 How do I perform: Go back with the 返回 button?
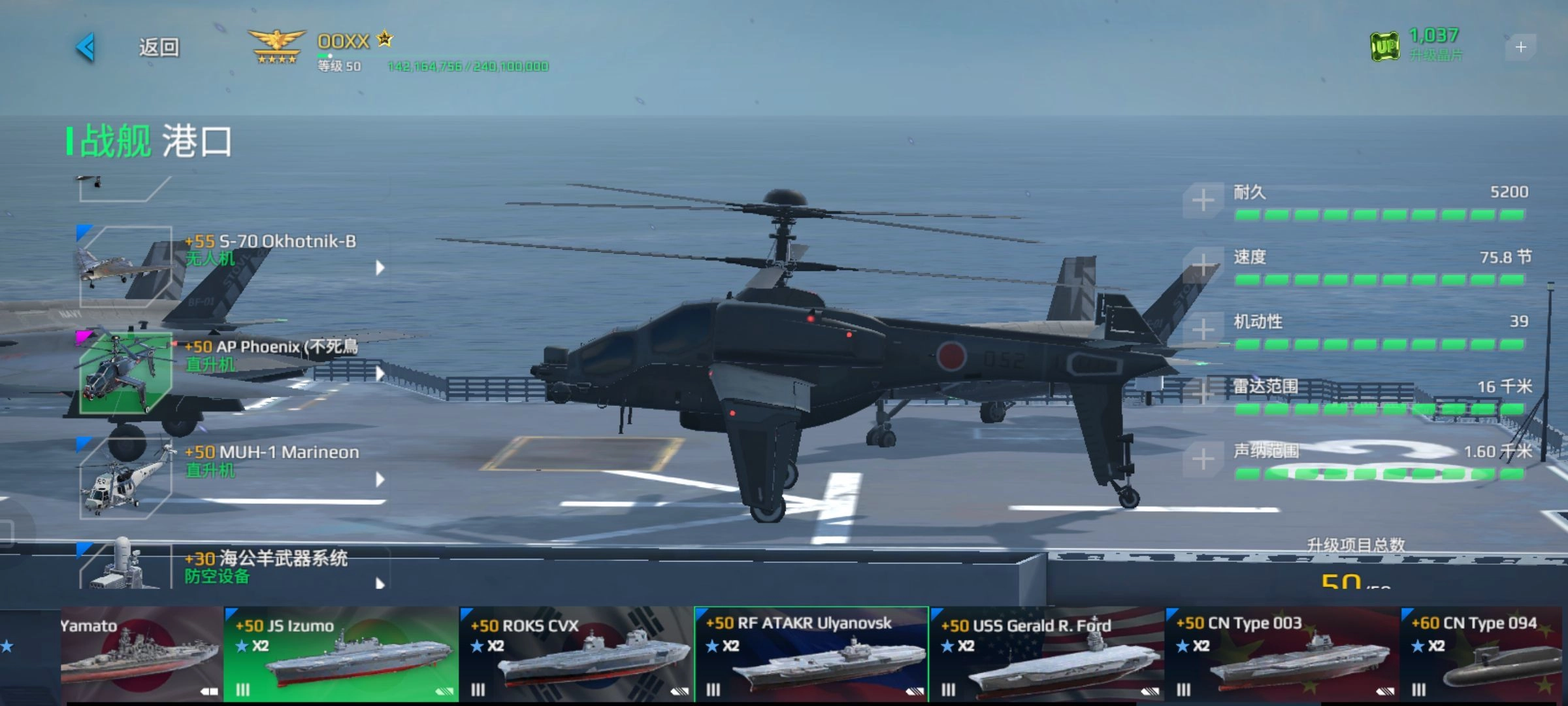click(x=131, y=47)
